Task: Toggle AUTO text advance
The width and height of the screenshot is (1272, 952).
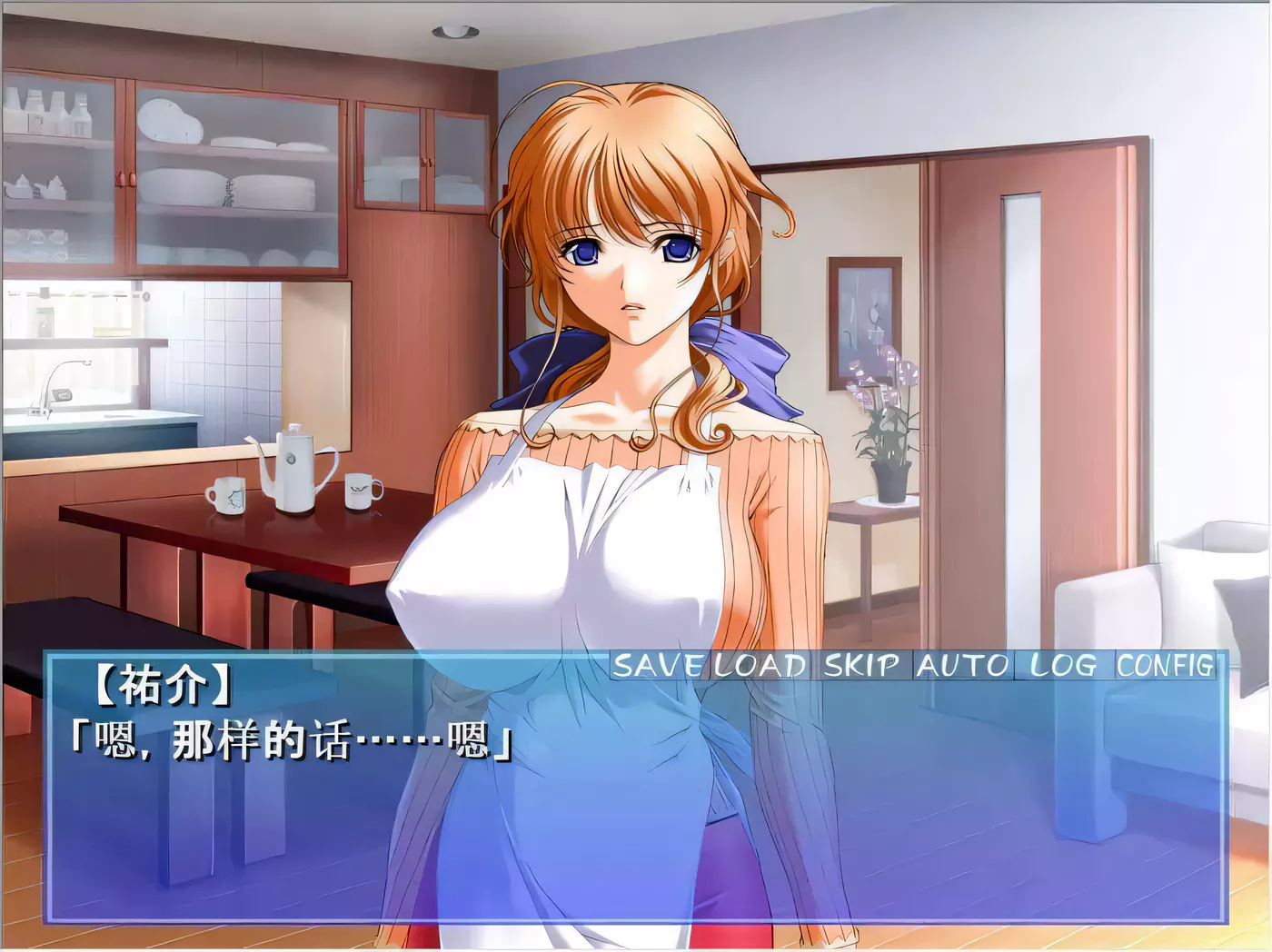Action: tap(962, 666)
